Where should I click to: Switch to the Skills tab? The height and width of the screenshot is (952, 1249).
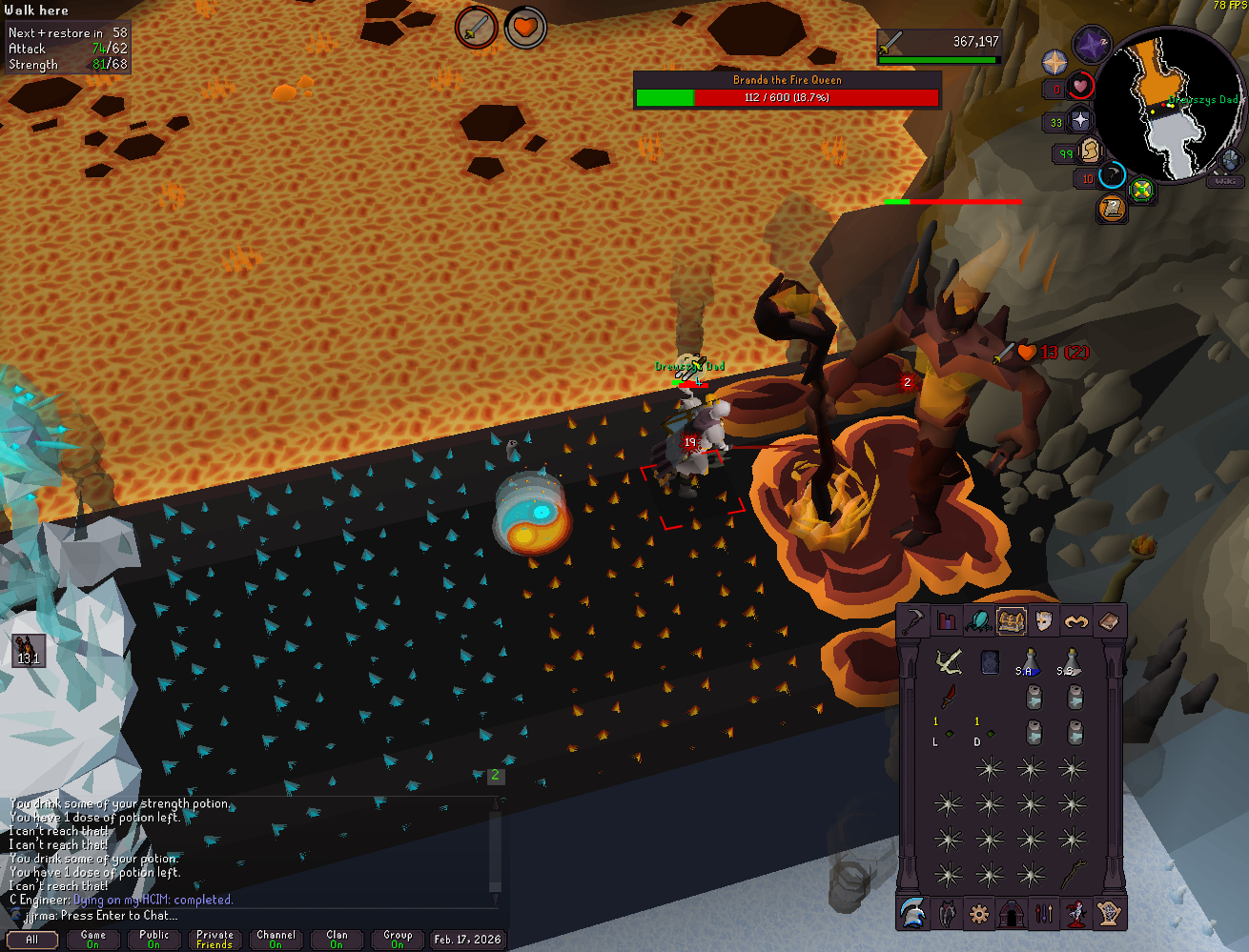coord(946,621)
